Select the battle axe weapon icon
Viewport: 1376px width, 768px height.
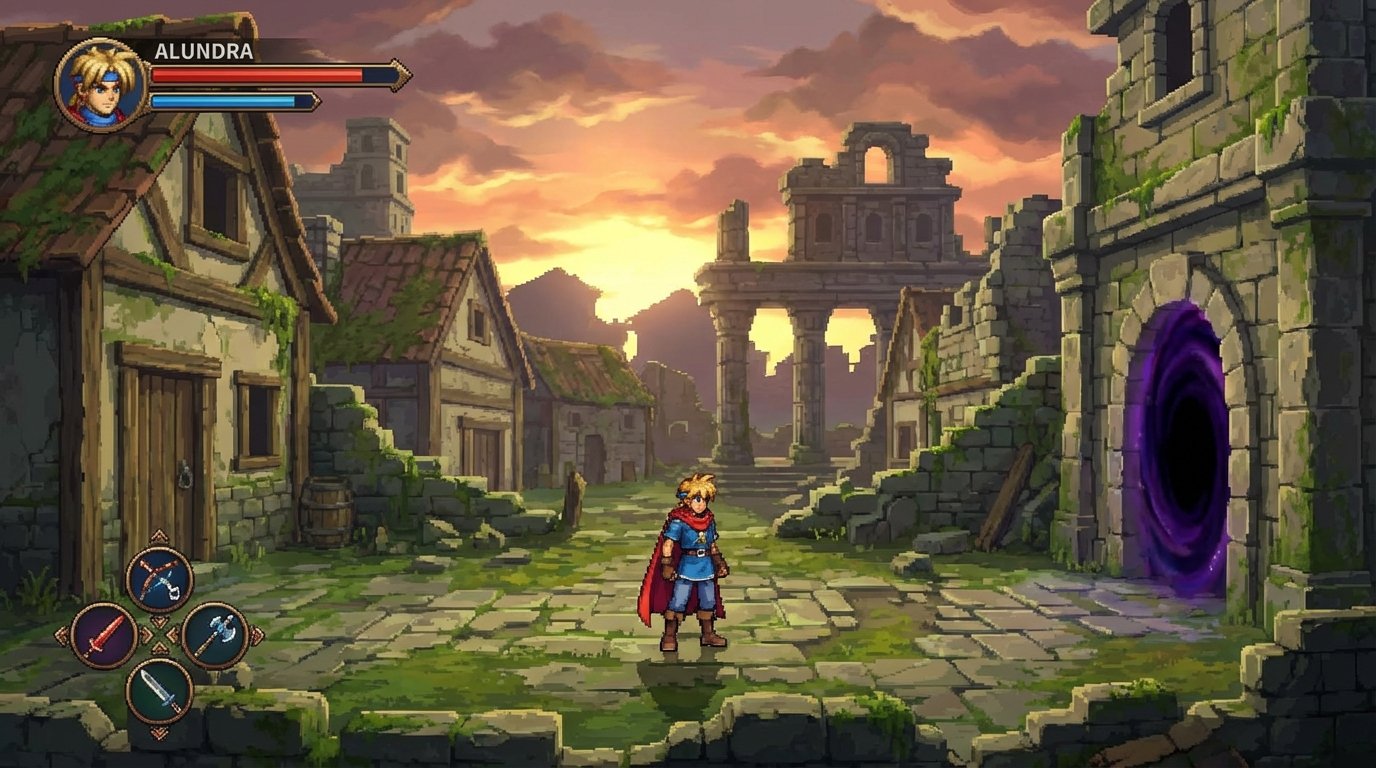tap(216, 635)
